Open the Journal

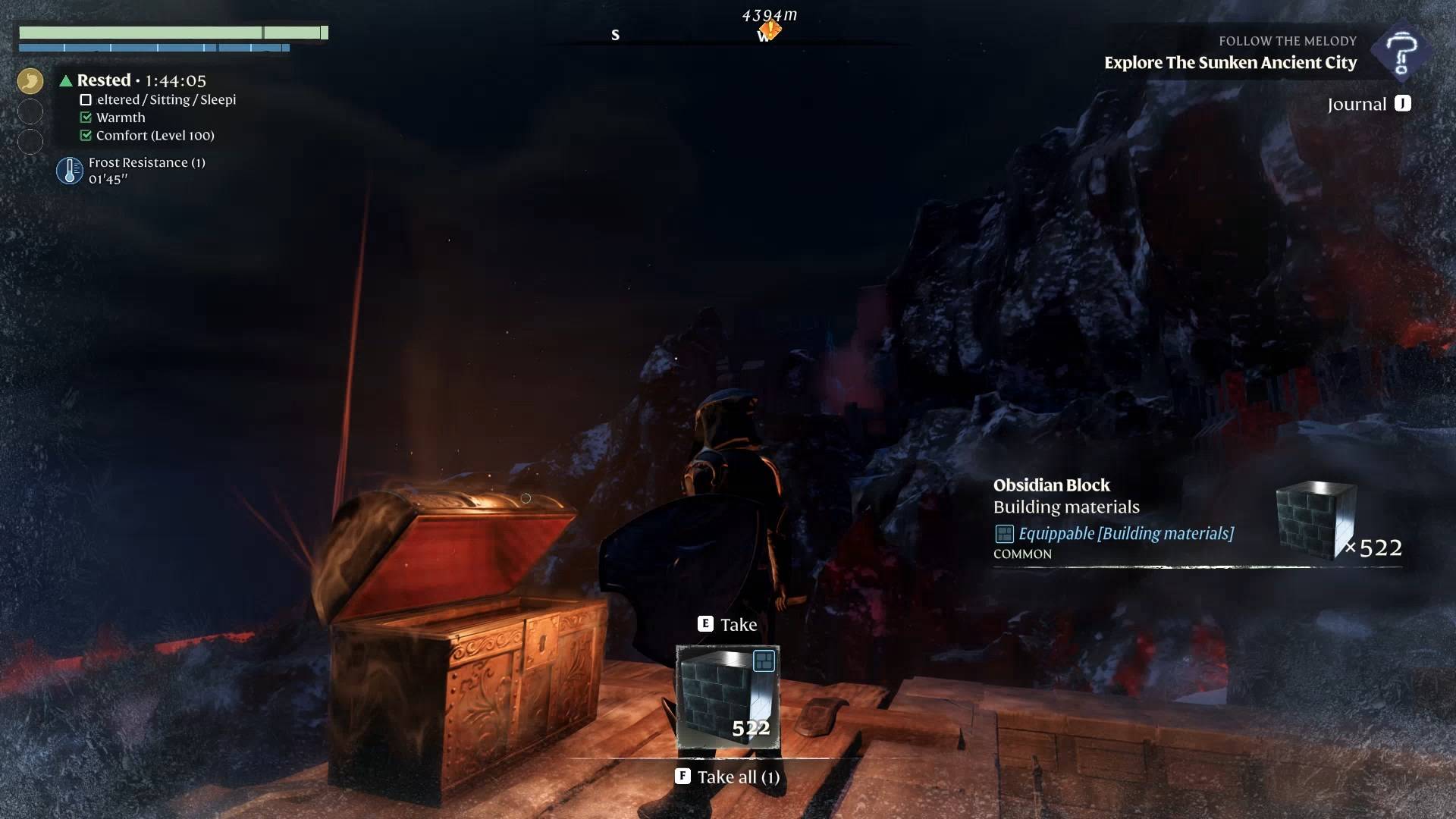point(1369,104)
